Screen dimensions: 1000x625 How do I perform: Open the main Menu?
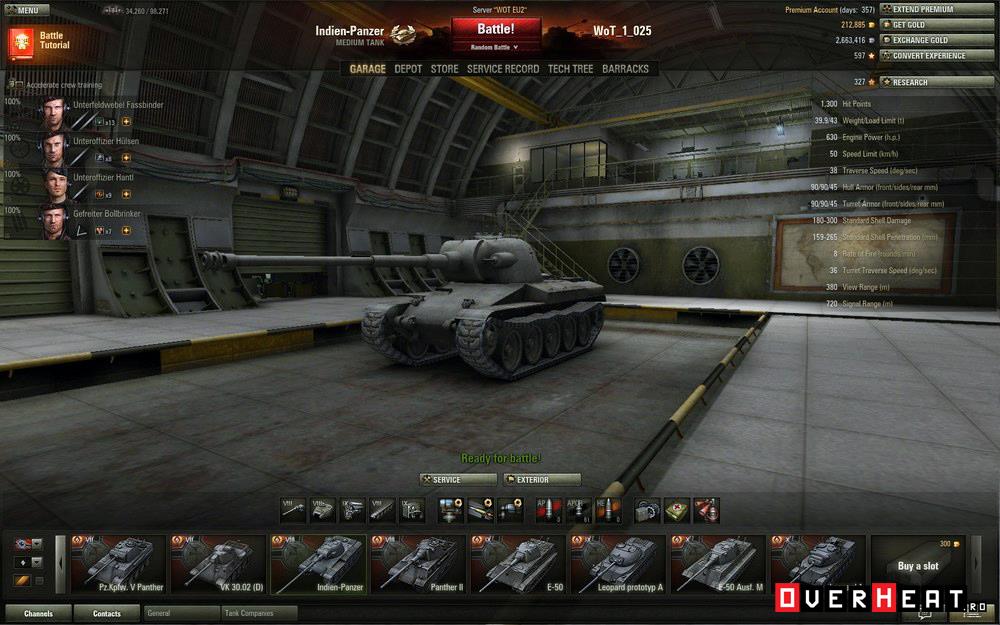pos(26,10)
